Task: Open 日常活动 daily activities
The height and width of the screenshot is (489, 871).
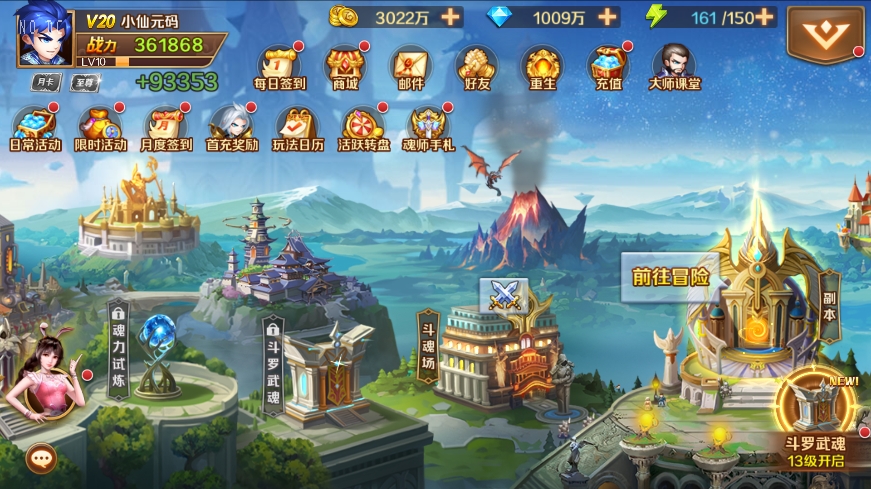Action: 34,127
